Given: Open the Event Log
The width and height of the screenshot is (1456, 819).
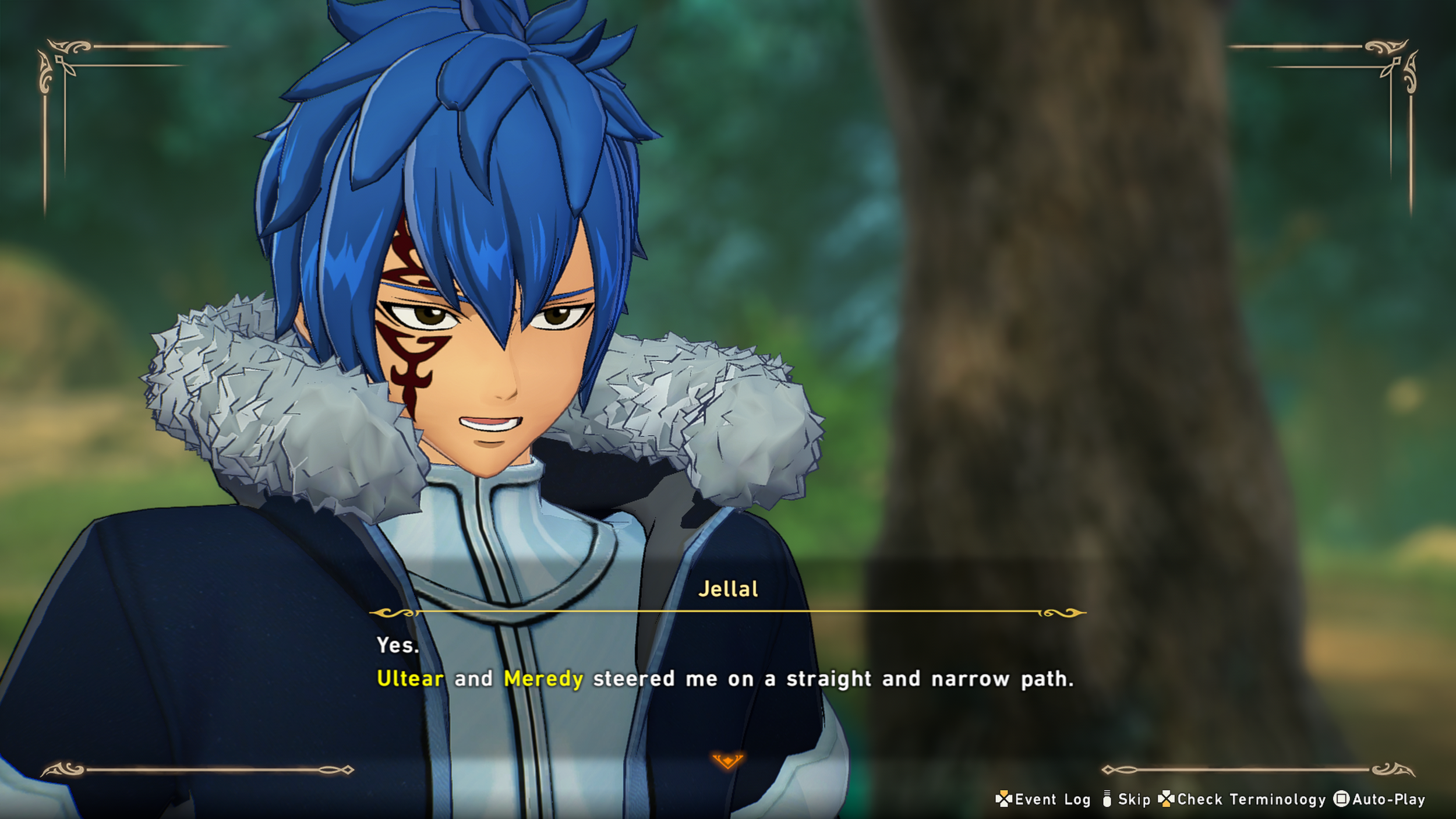Looking at the screenshot, I should click(1043, 800).
